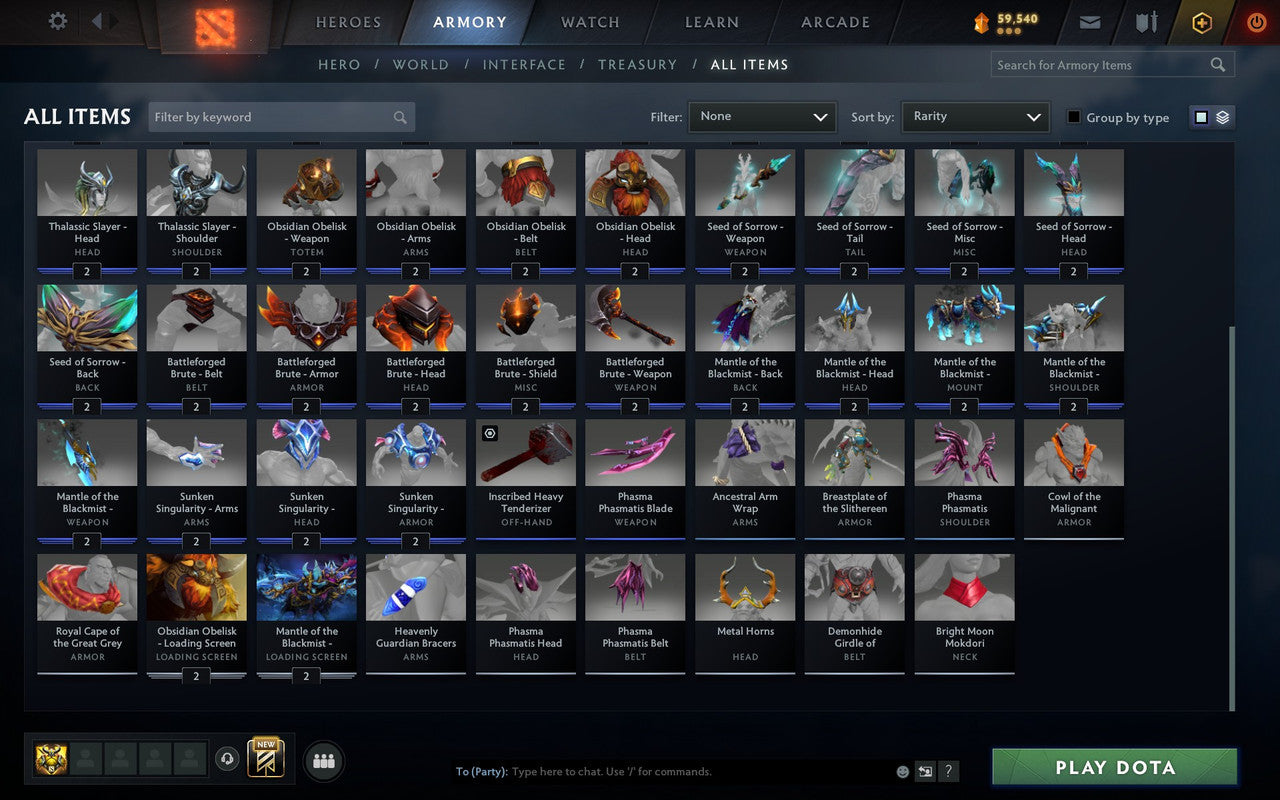
Task: Open the new Battle Pass panel
Action: pyautogui.click(x=267, y=759)
